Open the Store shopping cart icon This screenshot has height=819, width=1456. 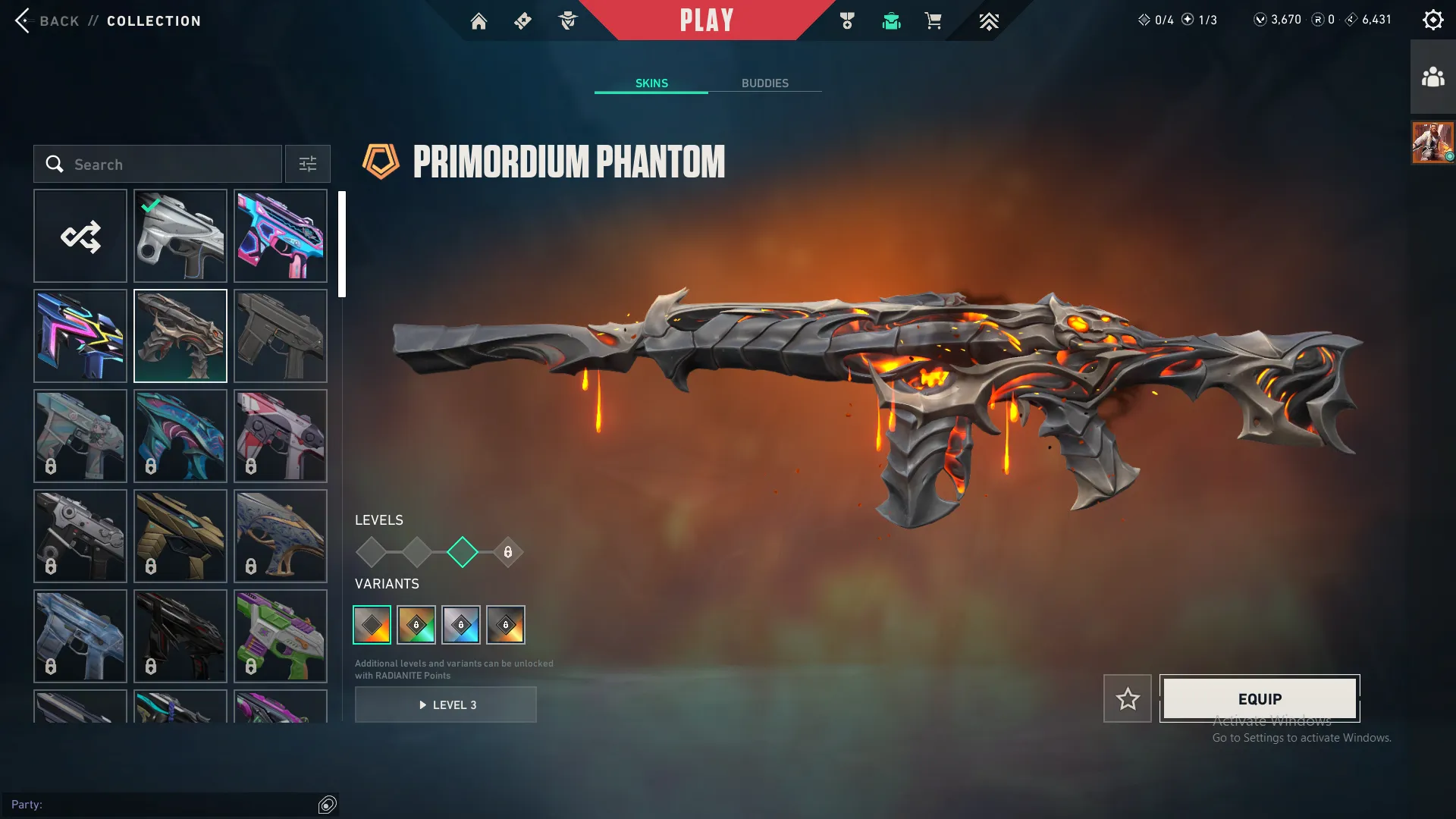934,20
